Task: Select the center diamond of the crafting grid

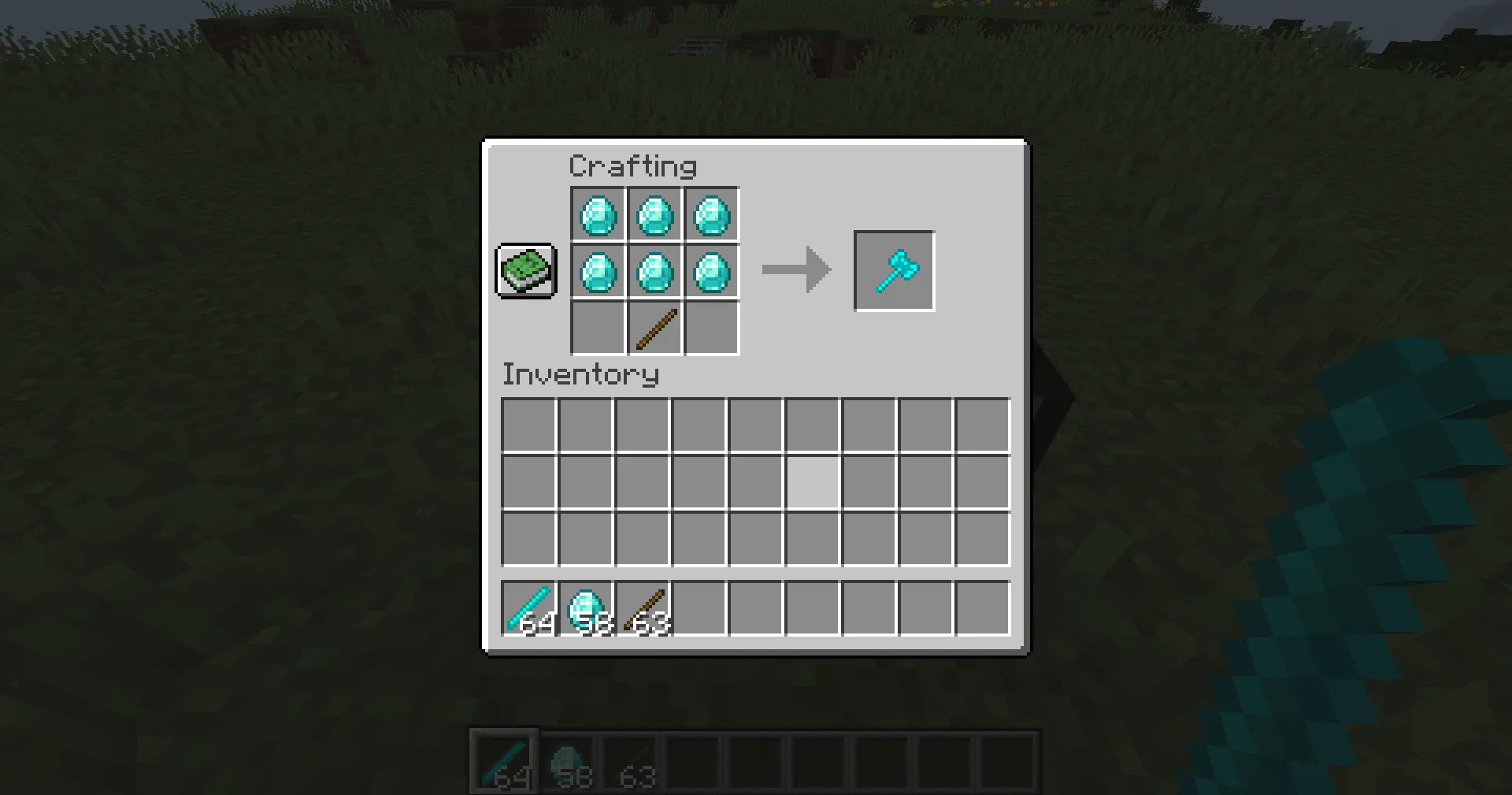Action: tap(655, 272)
